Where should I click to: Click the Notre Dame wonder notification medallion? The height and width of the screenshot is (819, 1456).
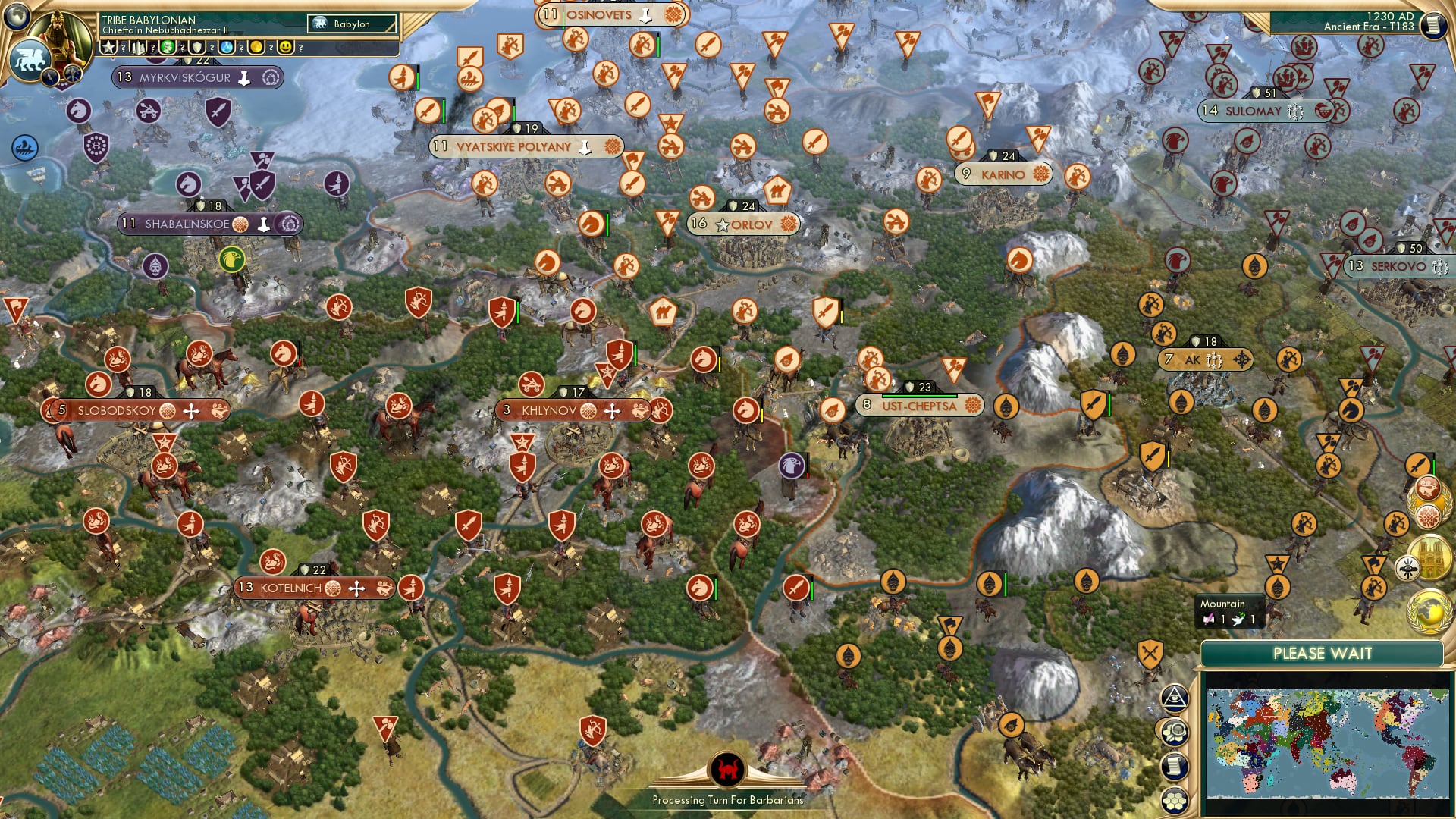(1430, 556)
